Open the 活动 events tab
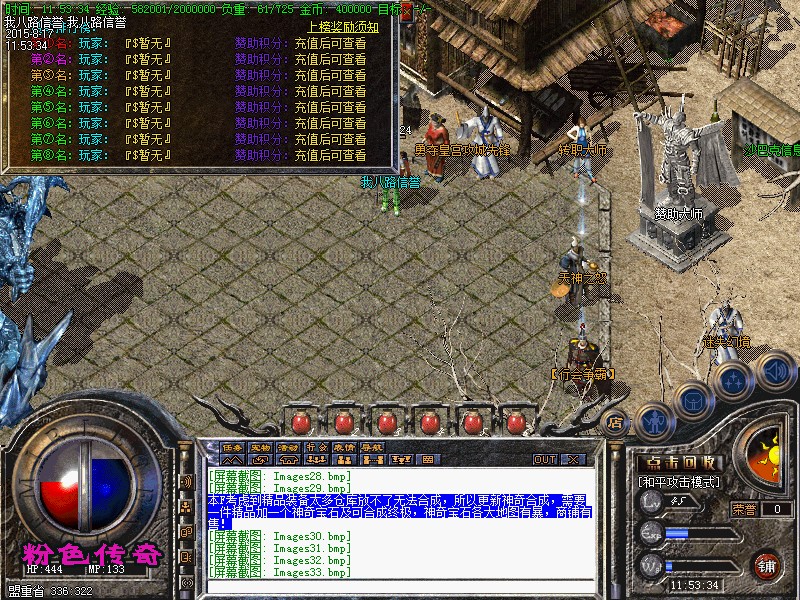Image resolution: width=800 pixels, height=600 pixels. [x=289, y=447]
